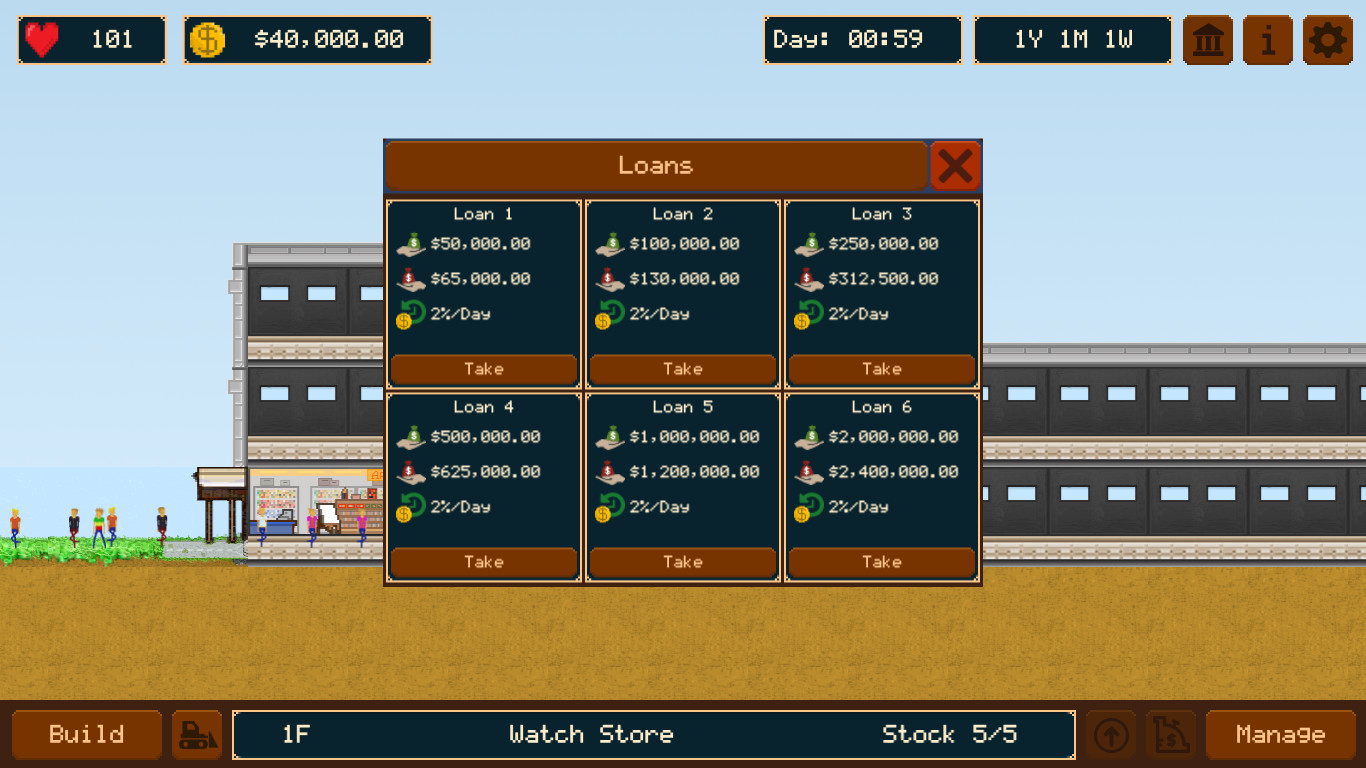Screen dimensions: 1366x768
Task: Open the Manage menu
Action: click(1281, 734)
